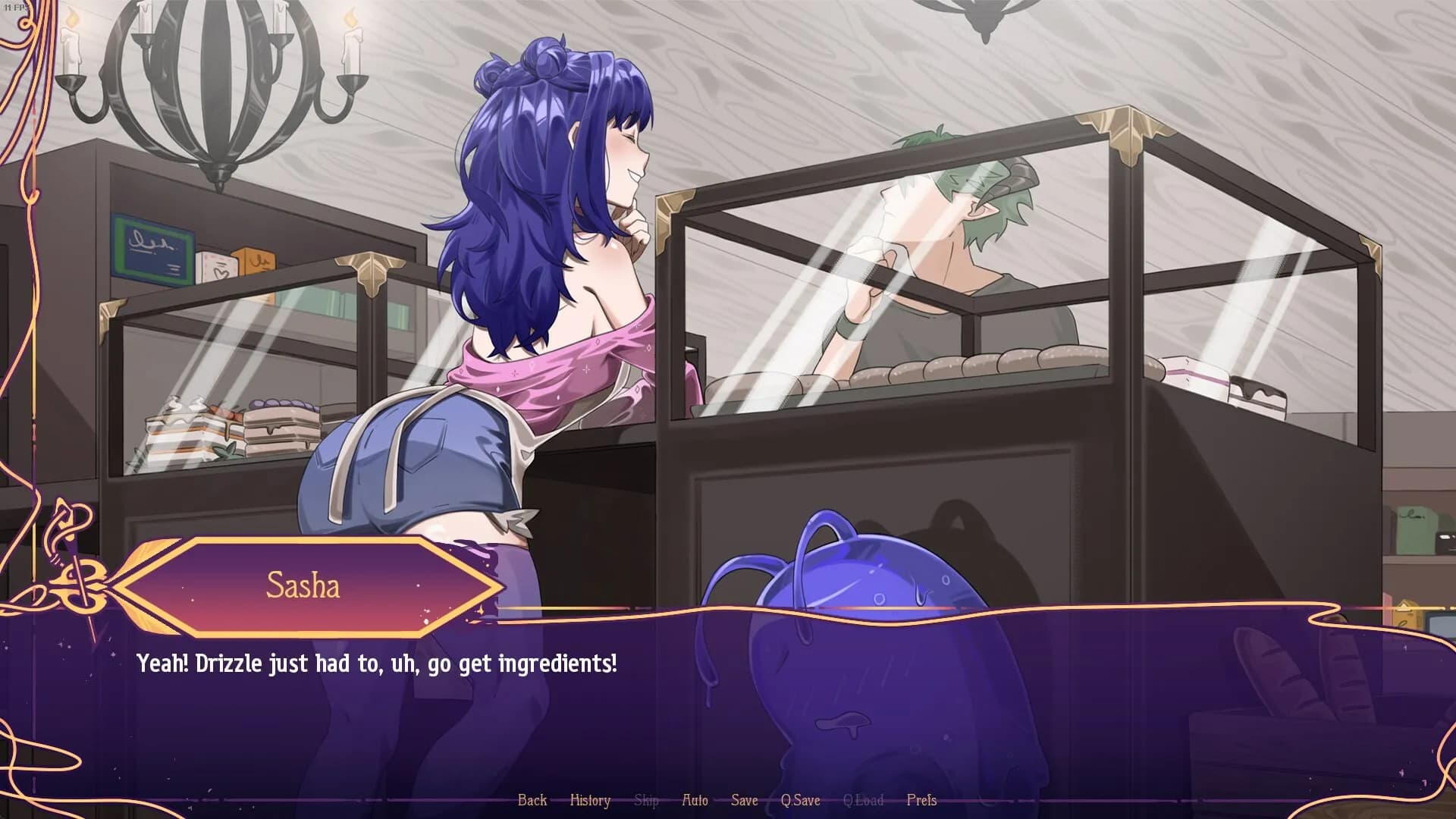Perform a Q.Save quick save
Image resolution: width=1456 pixels, height=819 pixels.
coord(802,800)
